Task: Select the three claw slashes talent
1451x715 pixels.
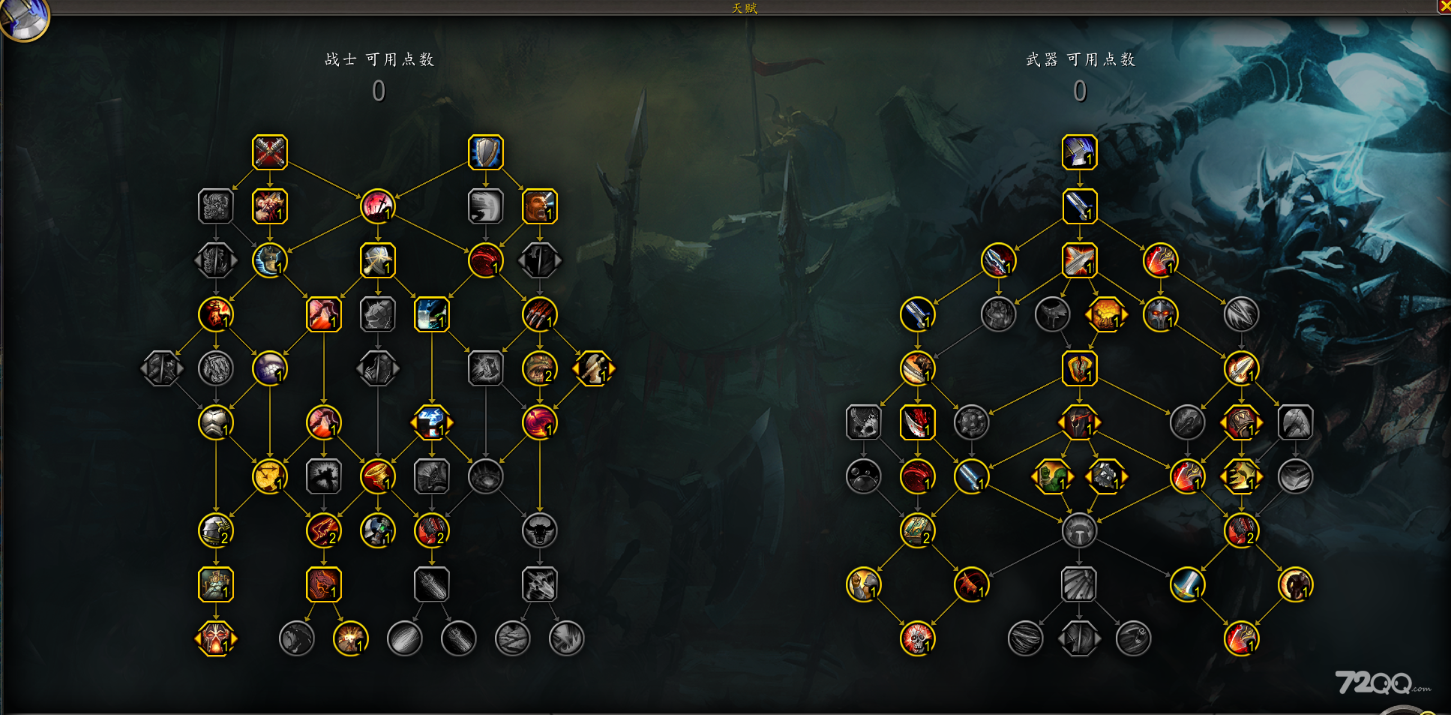Action: (540, 315)
